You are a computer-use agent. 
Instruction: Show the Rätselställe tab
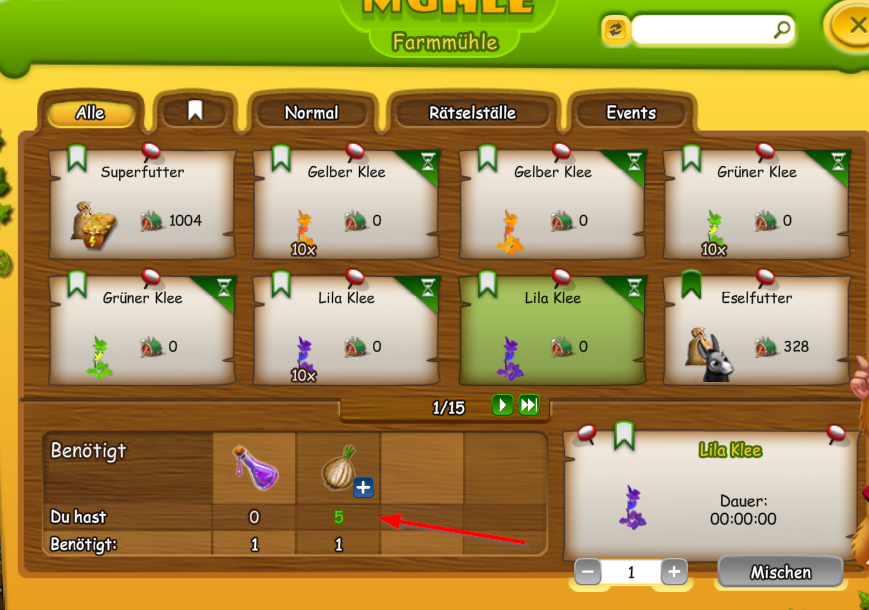tap(472, 113)
